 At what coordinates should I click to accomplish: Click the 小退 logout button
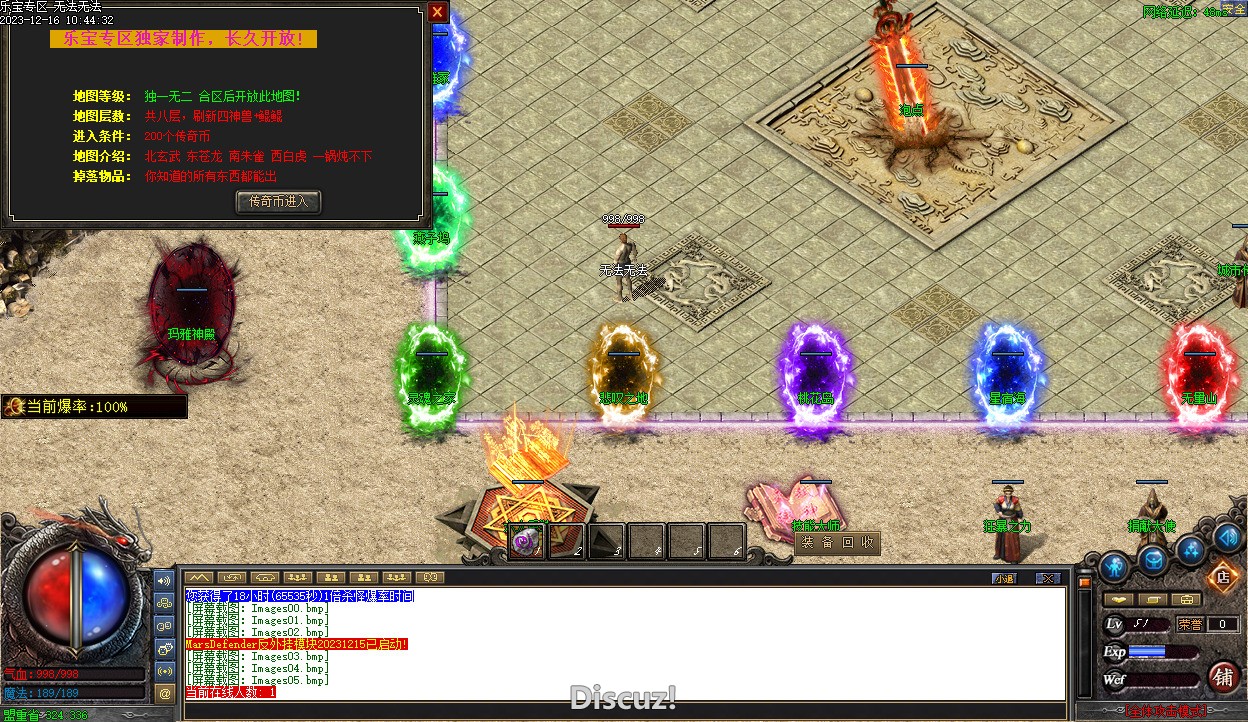[x=1004, y=578]
